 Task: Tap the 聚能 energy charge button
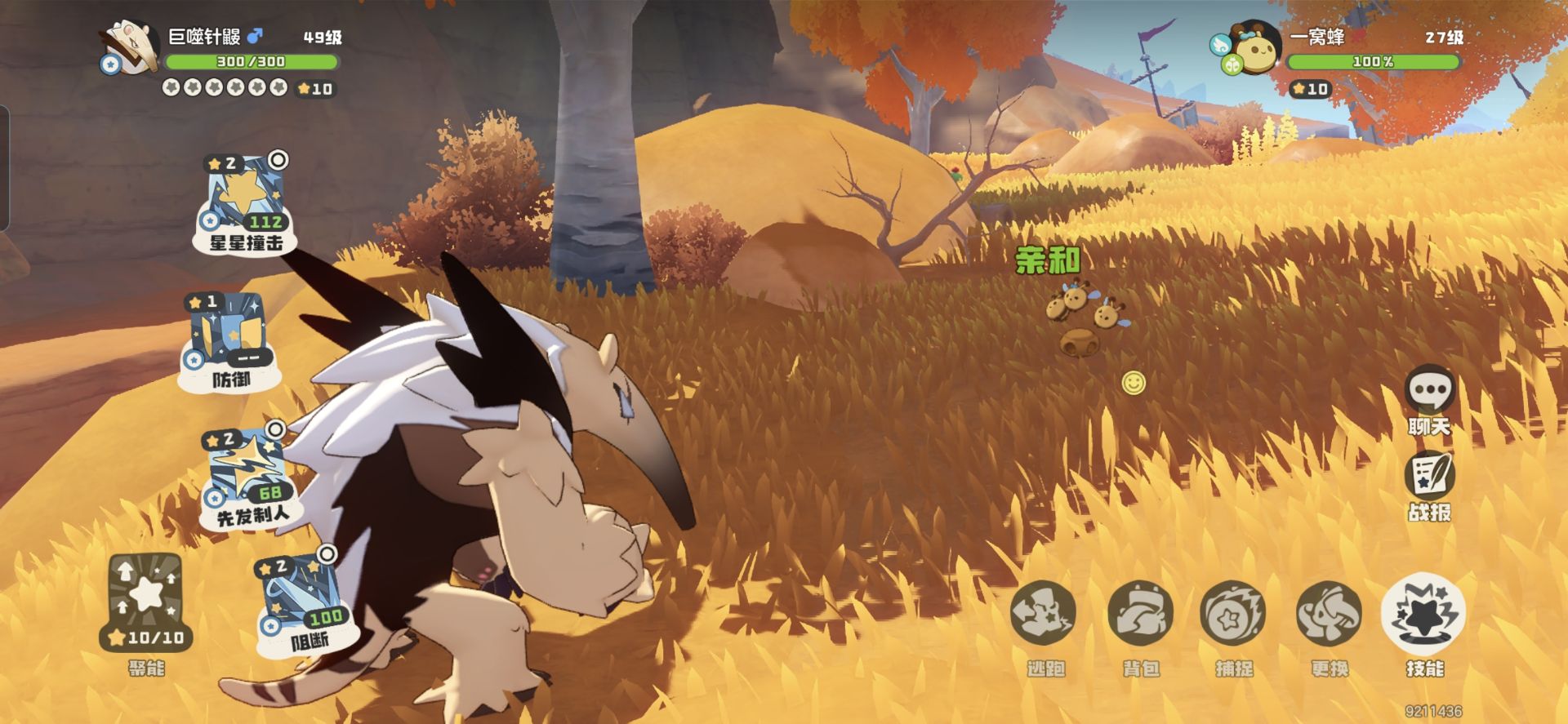146,602
